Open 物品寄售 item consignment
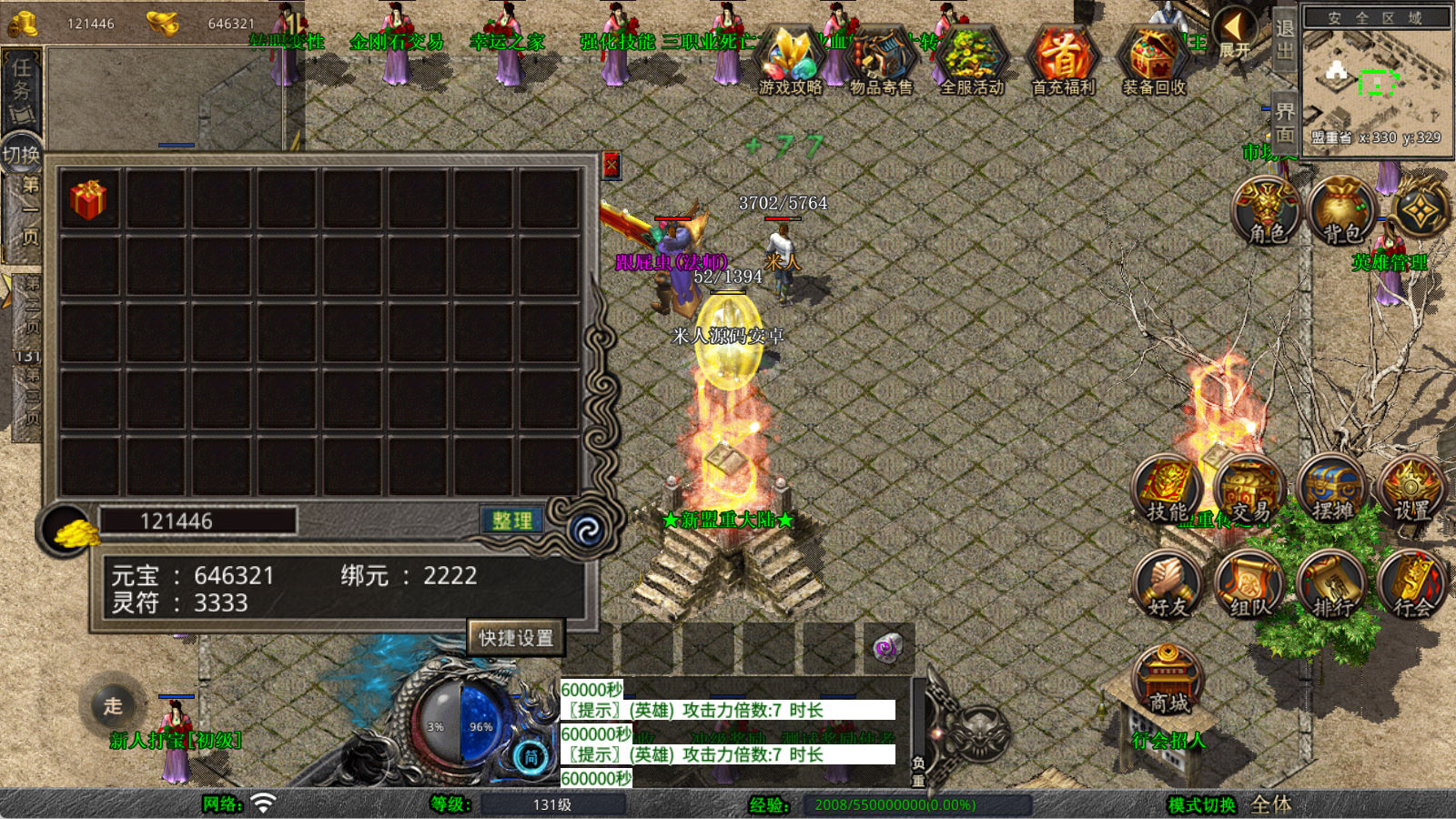This screenshot has width=1456, height=819. [881, 61]
